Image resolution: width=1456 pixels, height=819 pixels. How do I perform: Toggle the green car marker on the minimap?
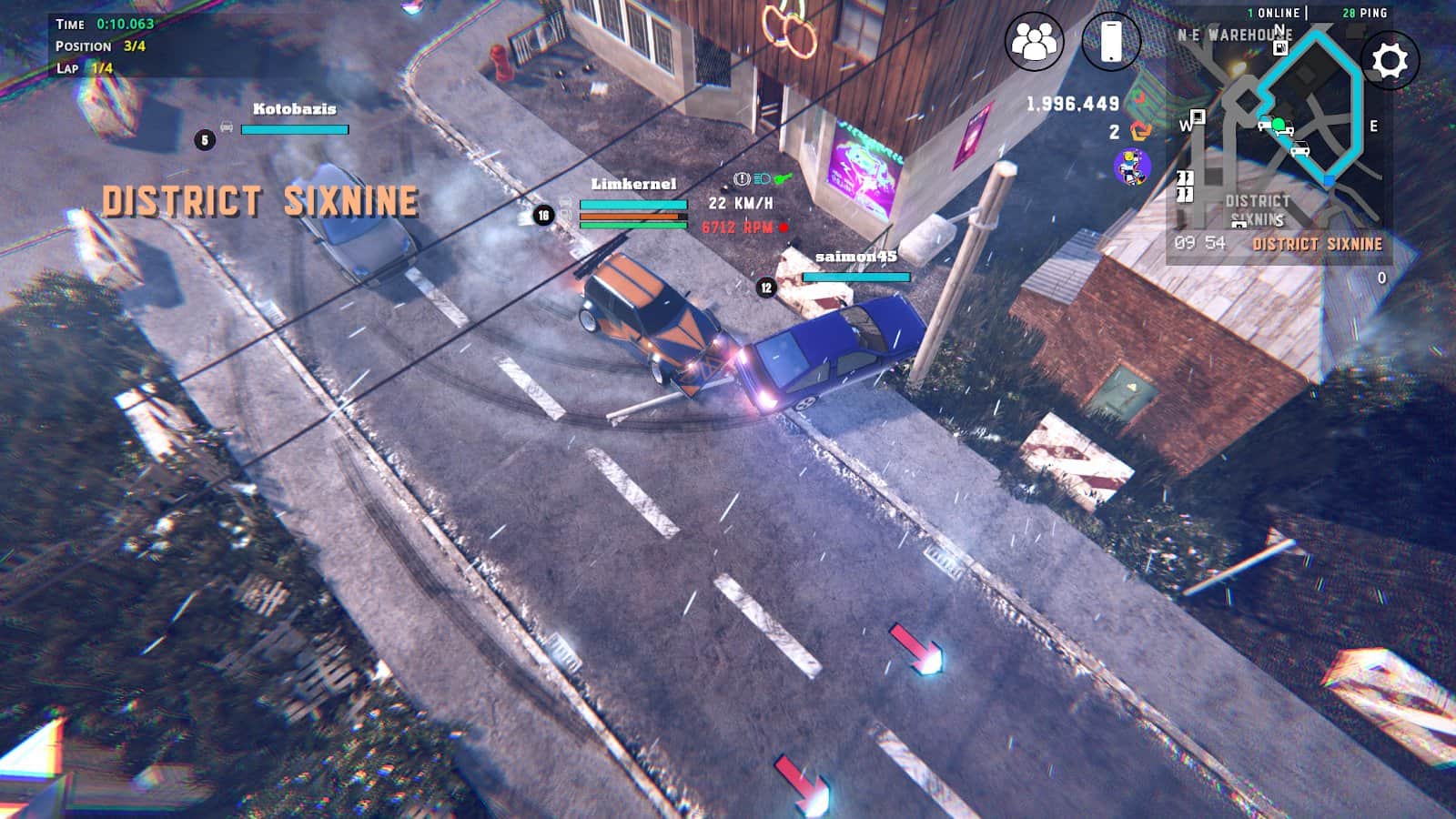[x=1278, y=124]
